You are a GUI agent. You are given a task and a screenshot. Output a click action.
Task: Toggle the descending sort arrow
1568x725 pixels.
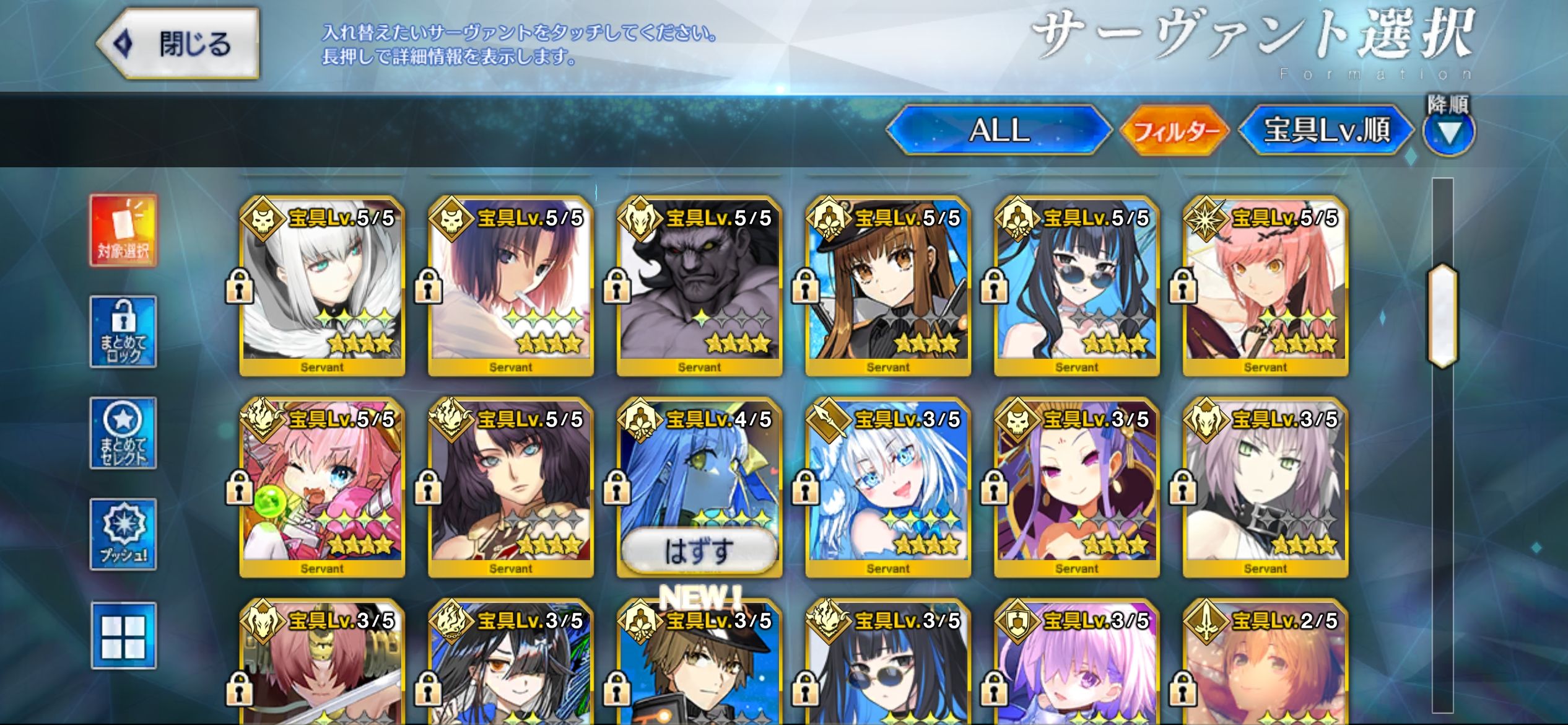[1448, 132]
